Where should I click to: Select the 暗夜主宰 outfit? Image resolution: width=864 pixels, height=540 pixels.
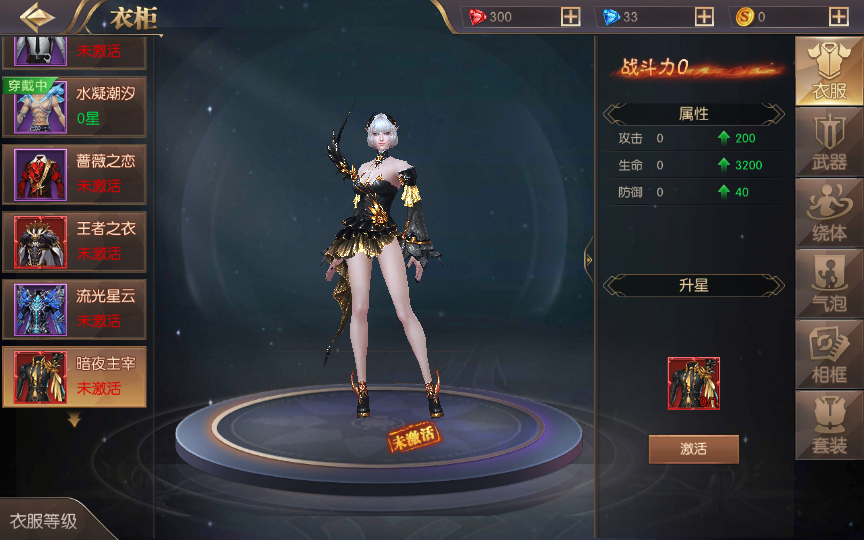(74, 377)
